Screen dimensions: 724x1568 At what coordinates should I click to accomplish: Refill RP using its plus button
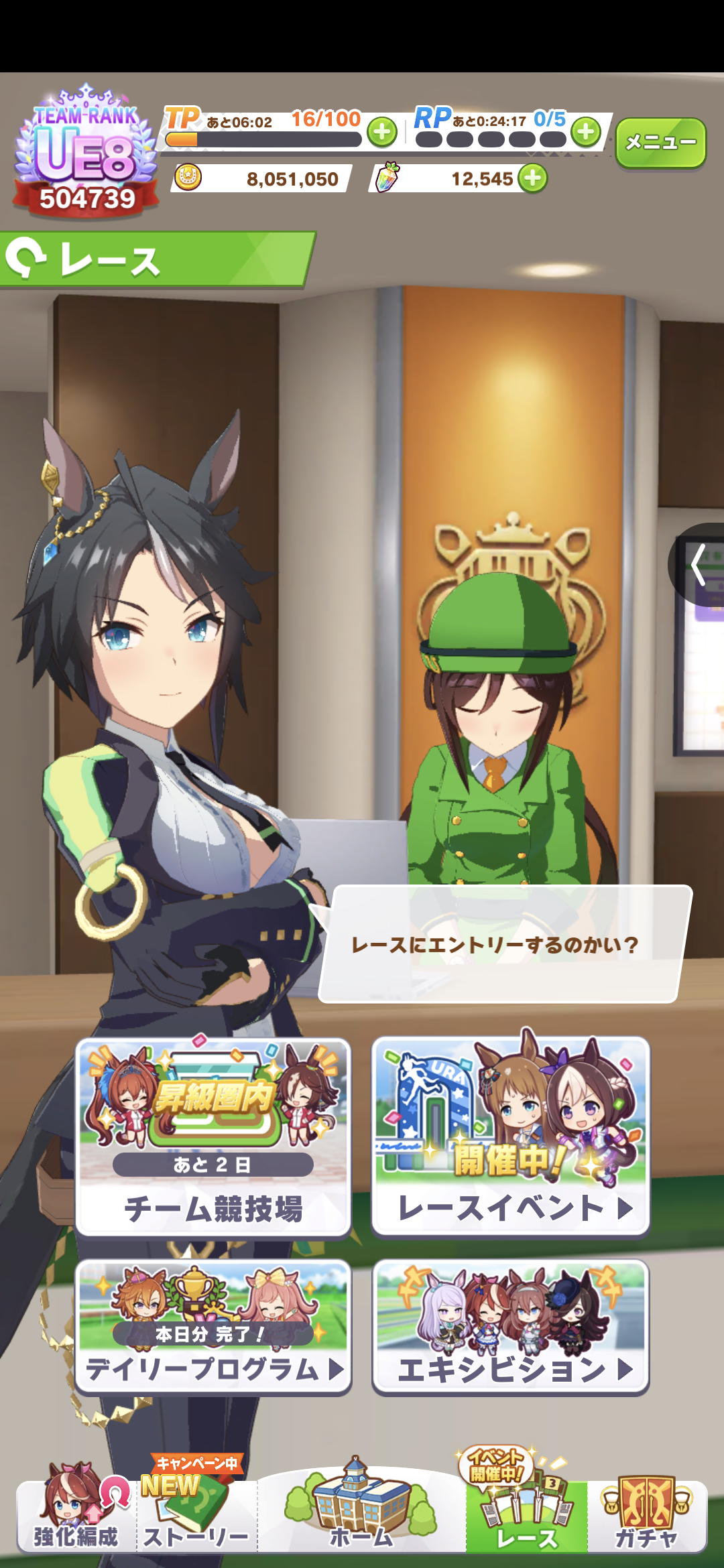point(586,132)
